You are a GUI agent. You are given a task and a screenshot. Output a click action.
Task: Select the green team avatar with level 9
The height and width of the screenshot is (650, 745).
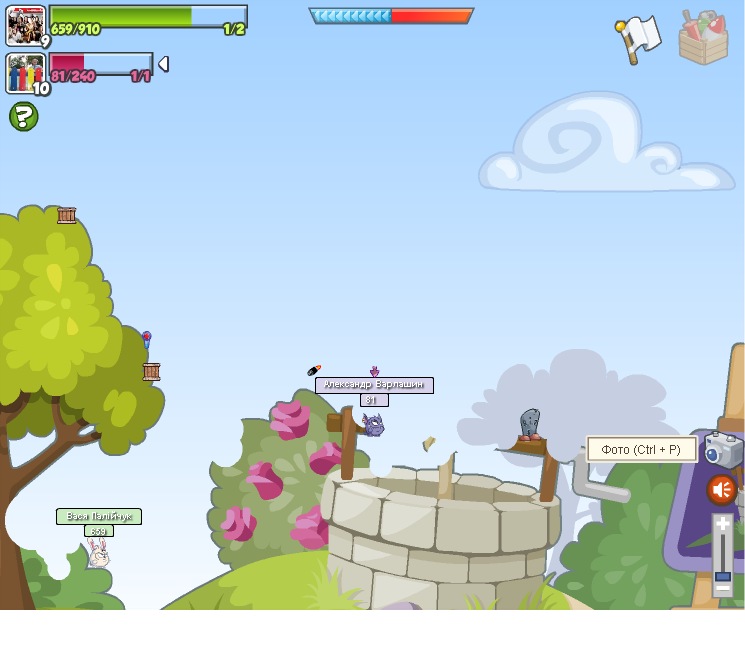(25, 25)
